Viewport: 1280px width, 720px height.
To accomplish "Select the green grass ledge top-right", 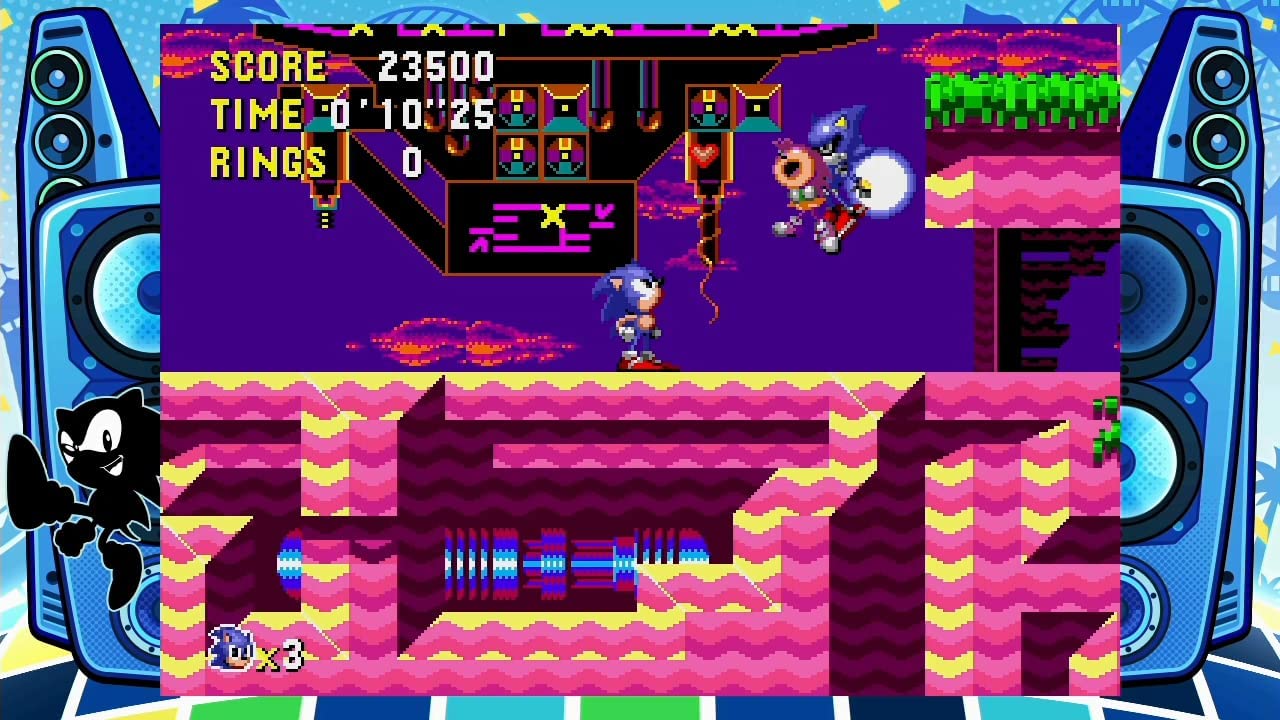I will [x=1020, y=95].
